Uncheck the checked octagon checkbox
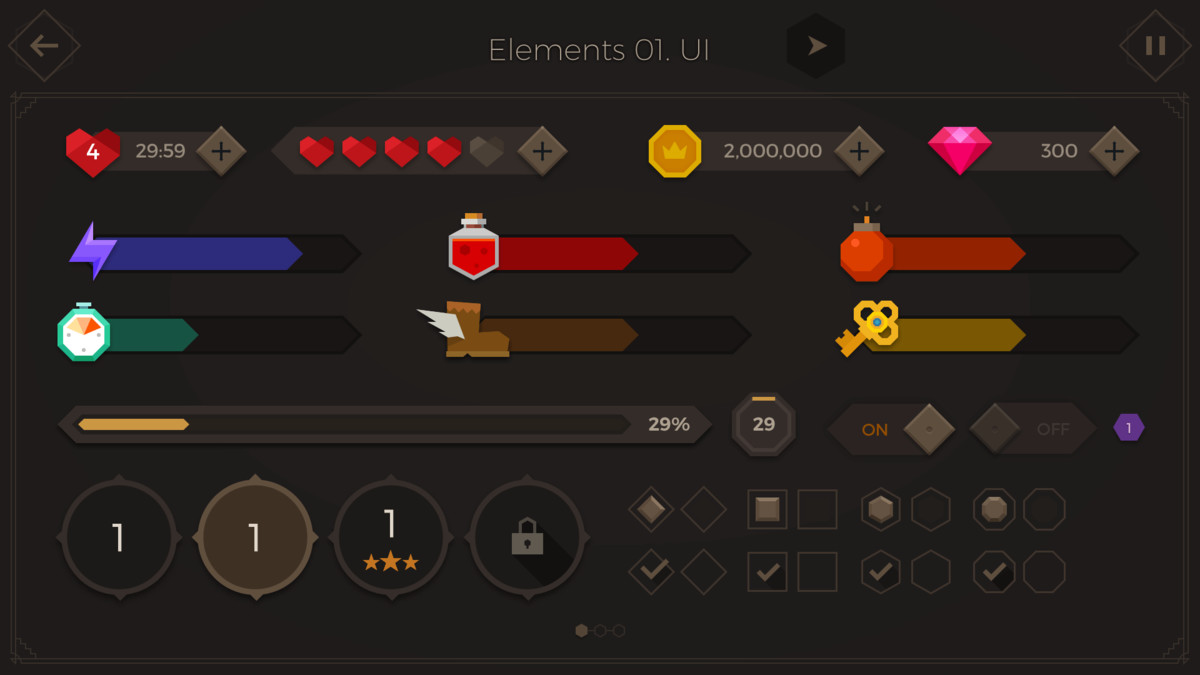Screen dimensions: 1200x675 [x=994, y=572]
